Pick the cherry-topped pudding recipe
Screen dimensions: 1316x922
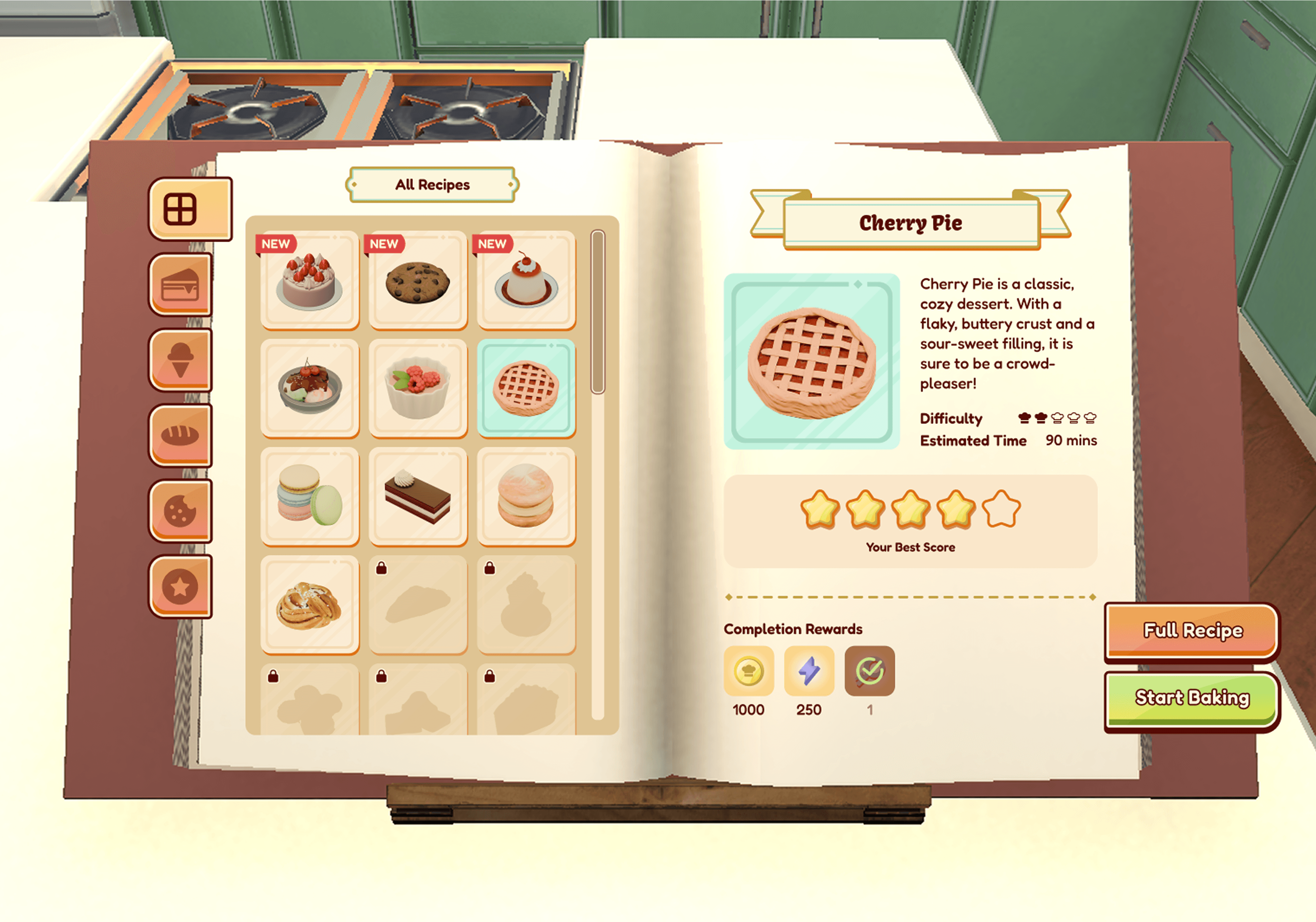(526, 280)
